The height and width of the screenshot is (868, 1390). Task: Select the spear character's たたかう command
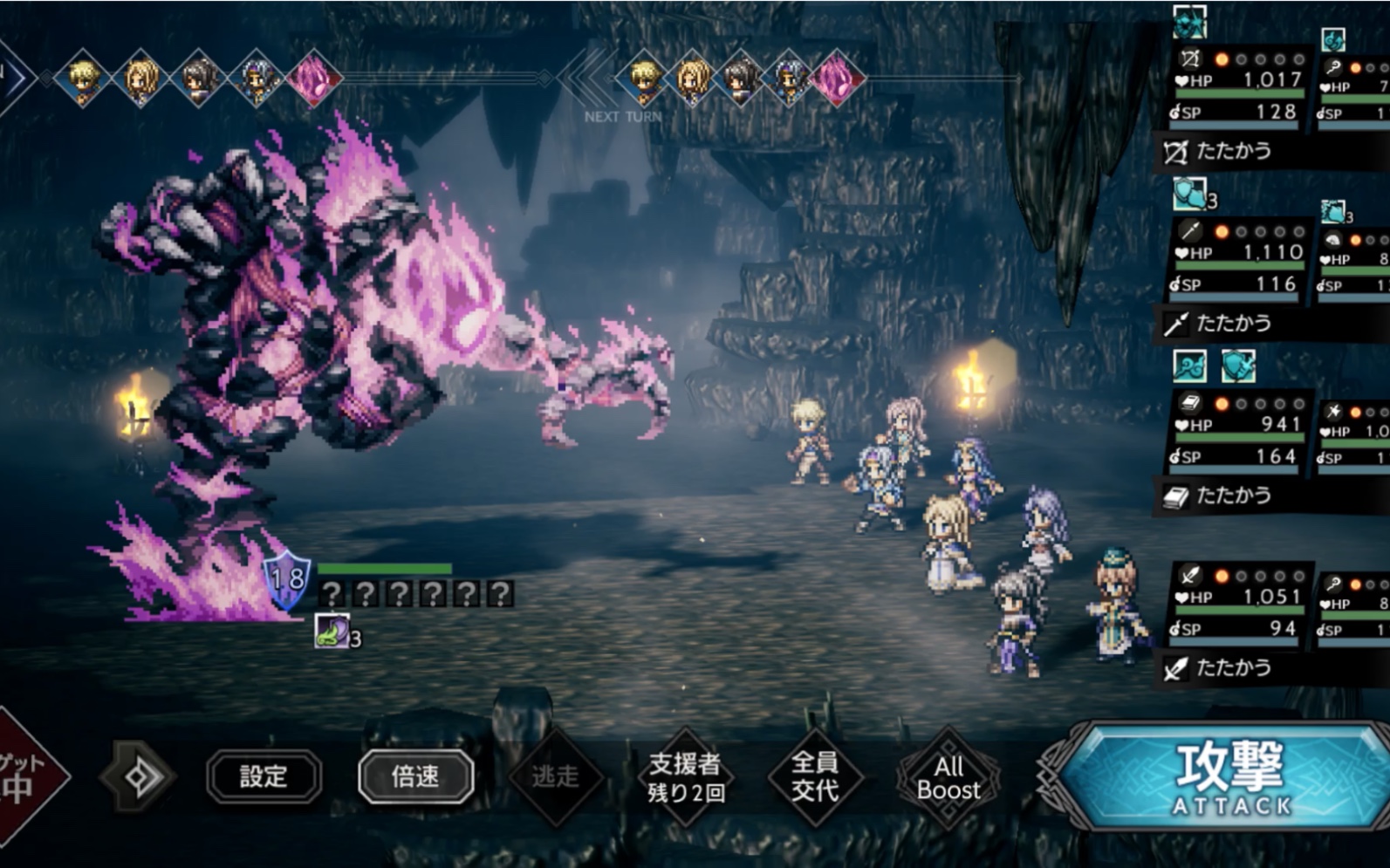[x=1232, y=324]
